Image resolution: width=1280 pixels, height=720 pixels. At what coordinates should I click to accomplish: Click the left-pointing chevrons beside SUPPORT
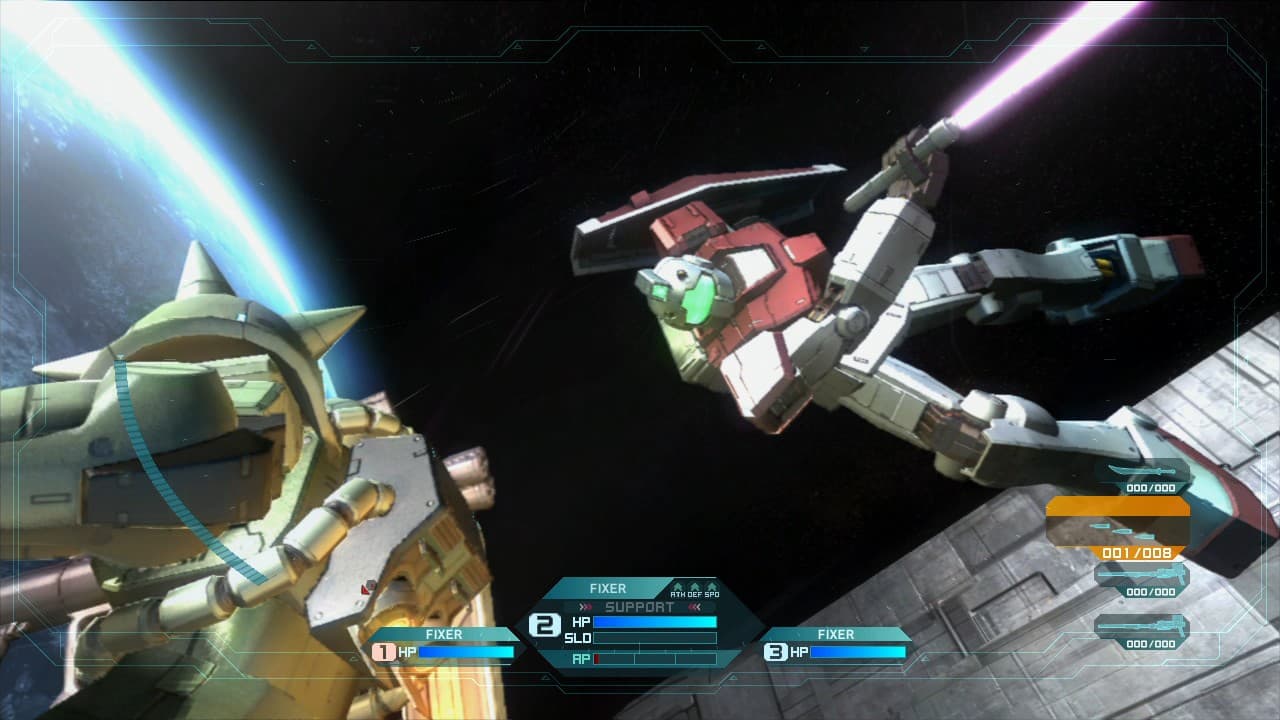point(694,605)
